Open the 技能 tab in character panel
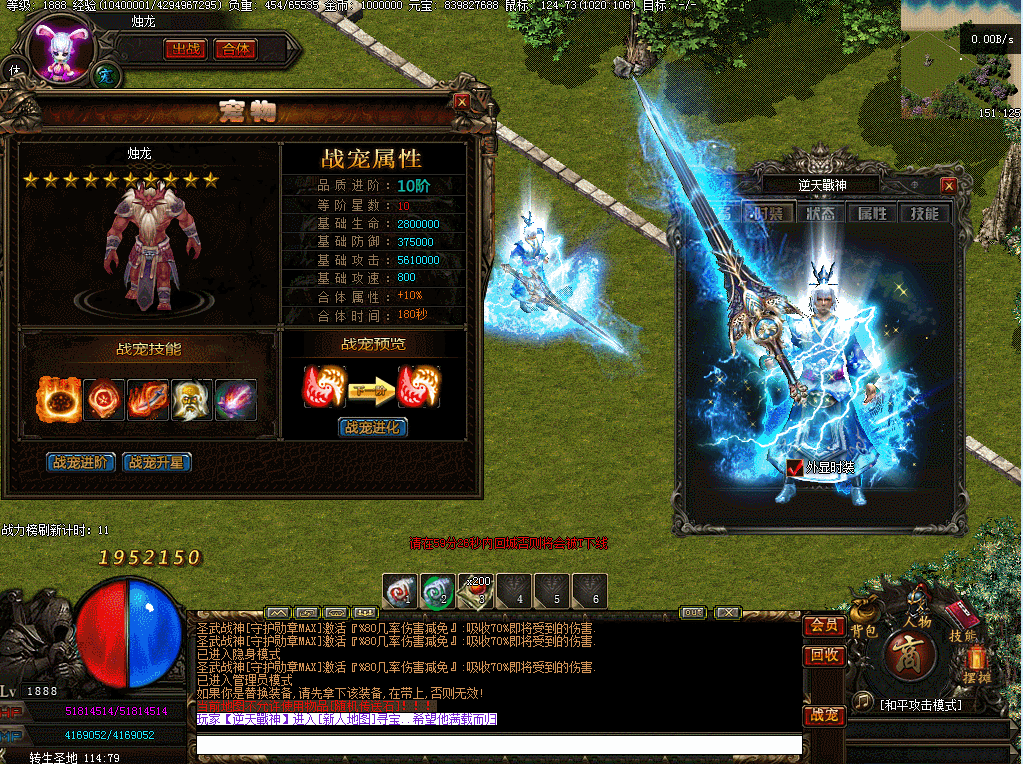The width and height of the screenshot is (1023, 764). point(924,213)
